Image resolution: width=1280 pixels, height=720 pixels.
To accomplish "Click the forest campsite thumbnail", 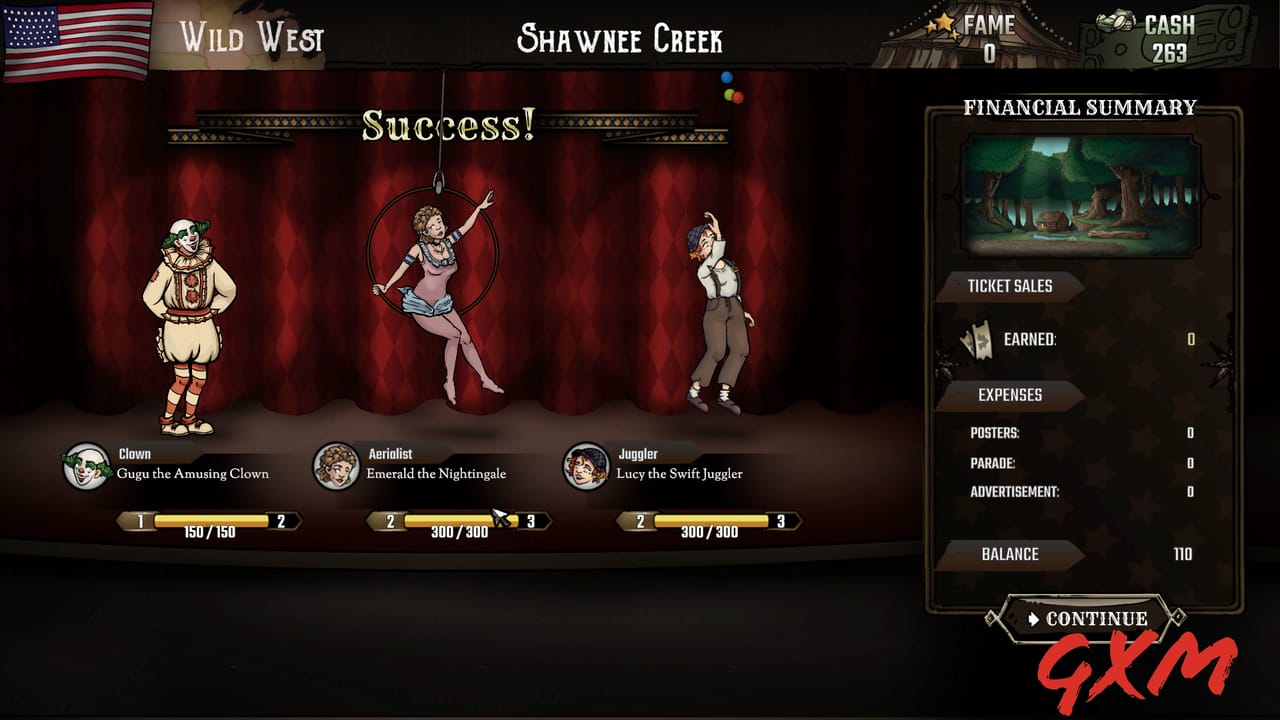I will coord(1080,191).
